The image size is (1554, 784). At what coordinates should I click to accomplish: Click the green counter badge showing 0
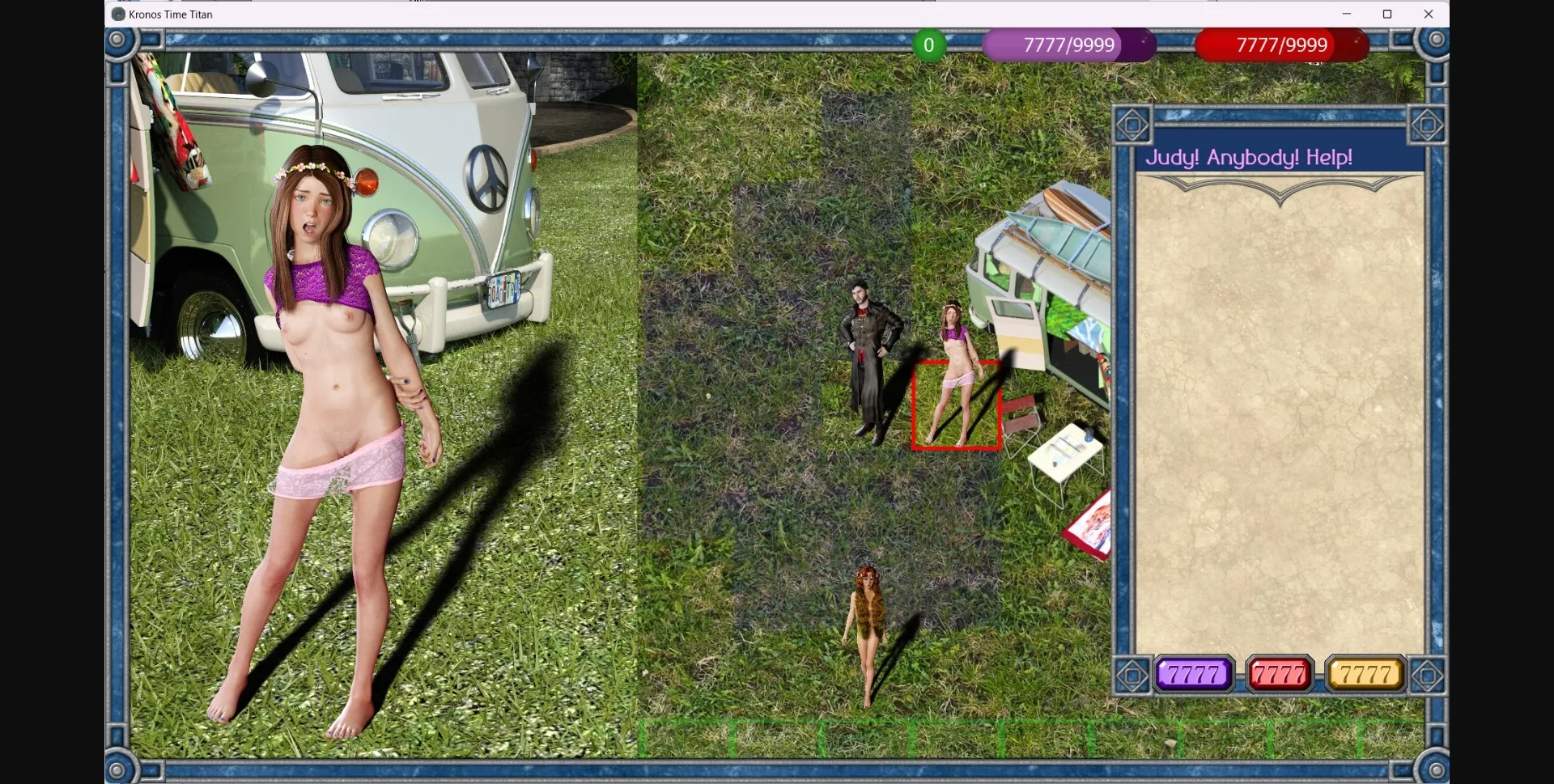point(928,44)
